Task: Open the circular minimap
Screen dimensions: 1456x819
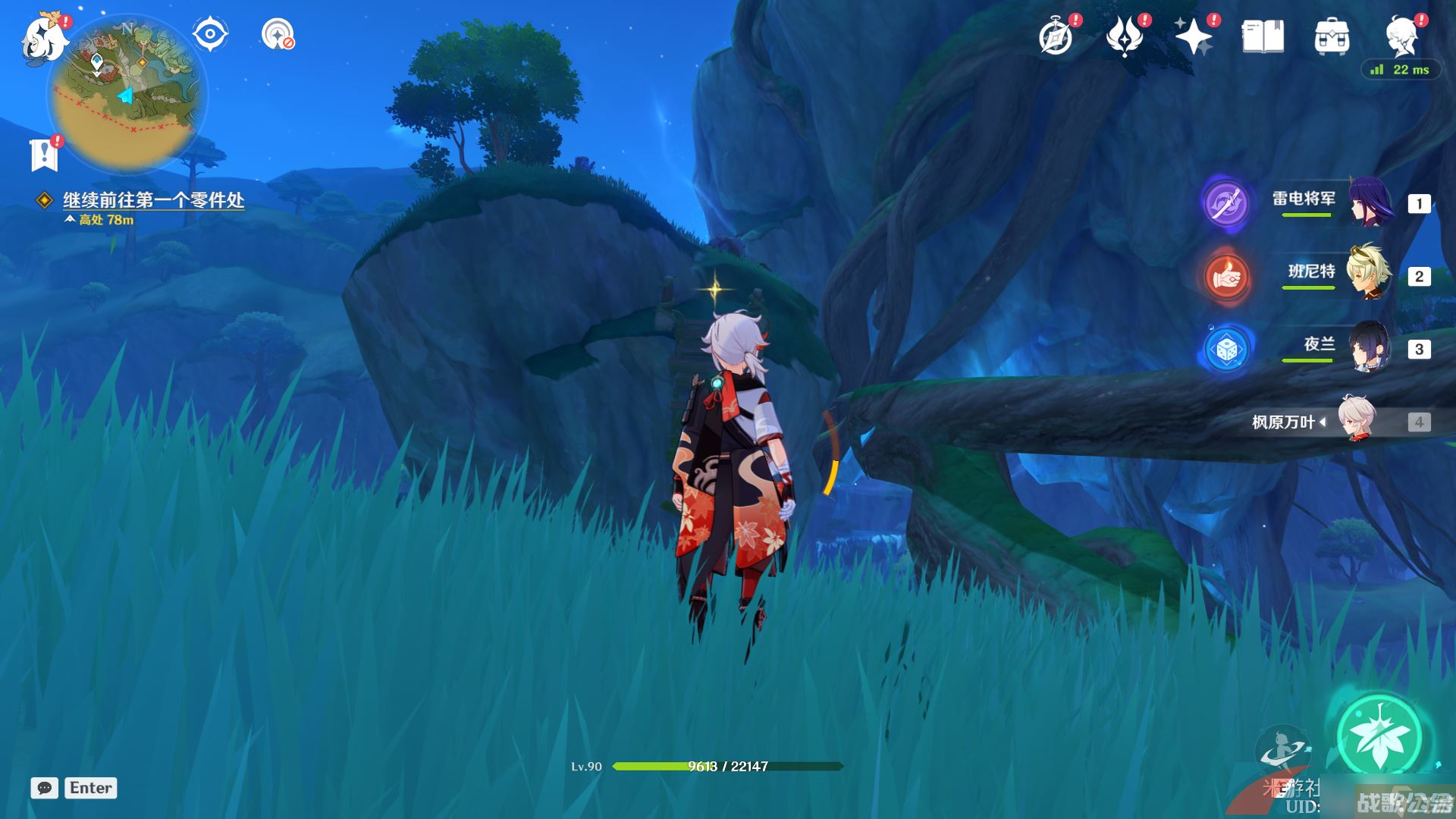Action: tap(127, 93)
